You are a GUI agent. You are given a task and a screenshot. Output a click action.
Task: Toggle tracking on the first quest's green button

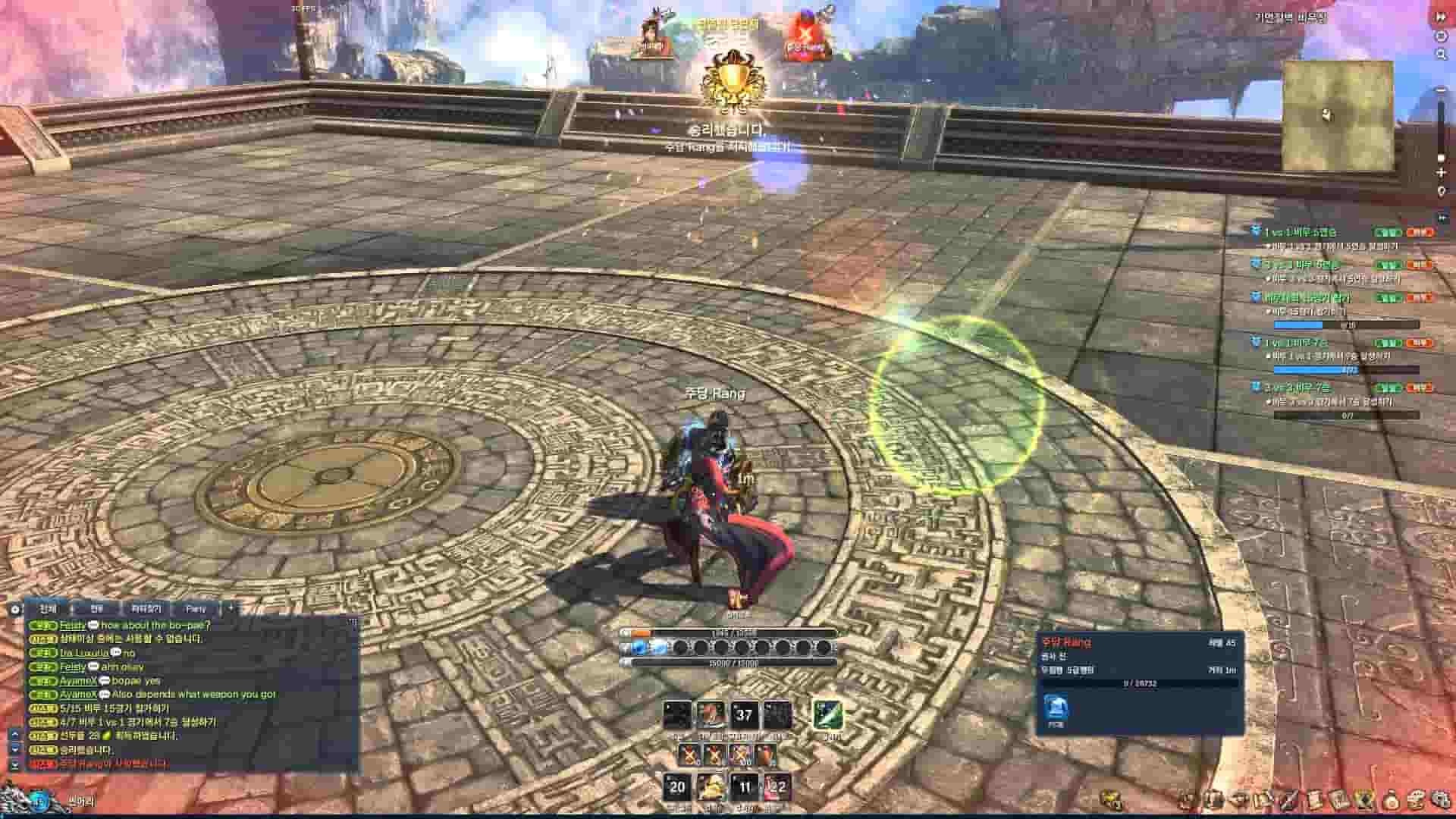tap(1388, 233)
